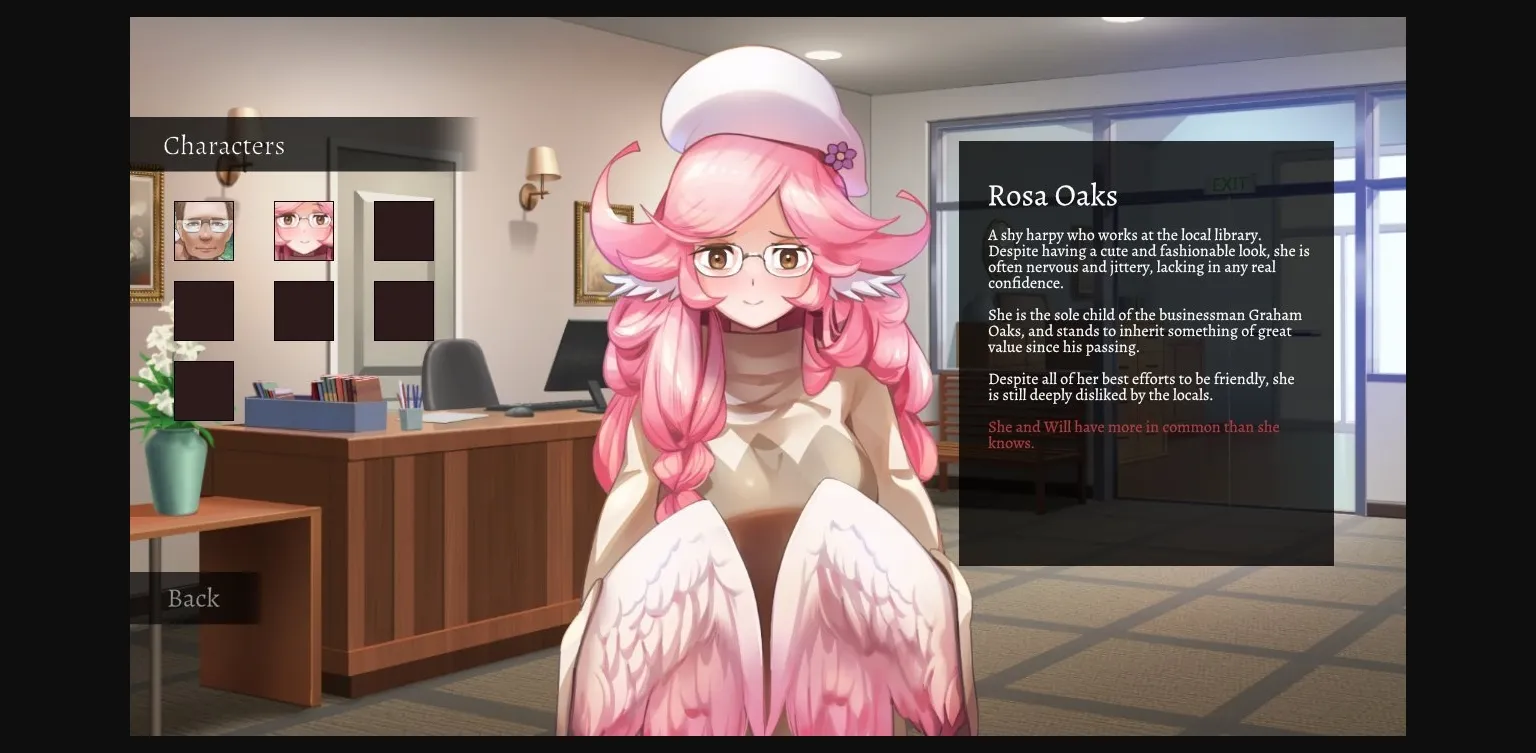Select the middle-right locked character slot

coord(404,310)
